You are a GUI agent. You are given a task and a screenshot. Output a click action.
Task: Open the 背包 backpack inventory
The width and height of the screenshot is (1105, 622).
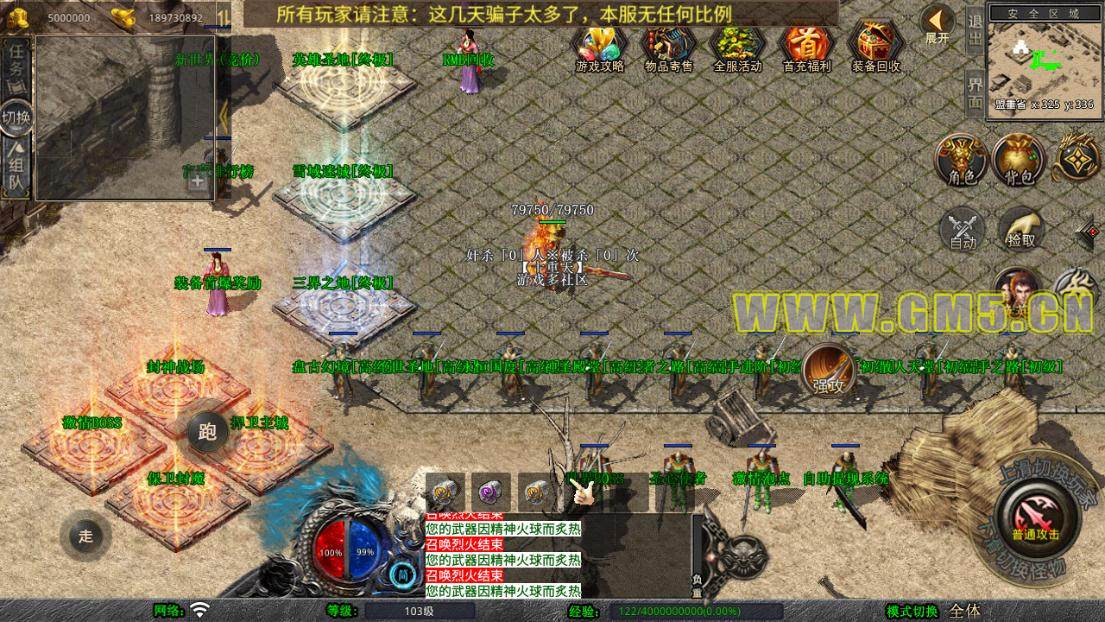pyautogui.click(x=1019, y=160)
